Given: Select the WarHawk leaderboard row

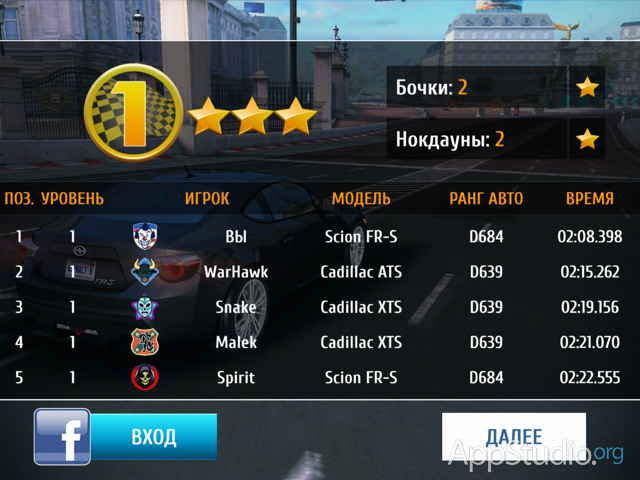Looking at the screenshot, I should click(x=320, y=271).
